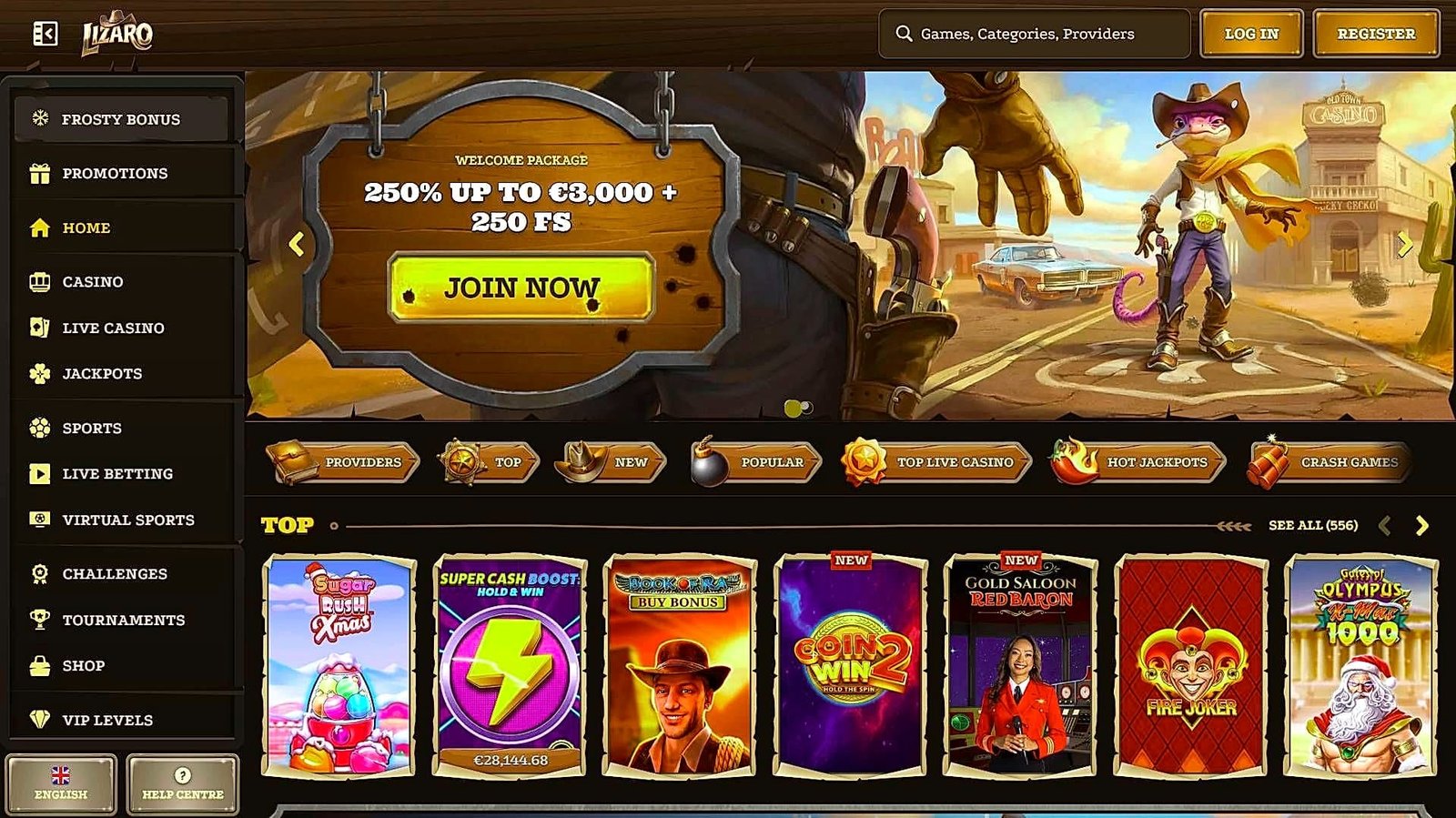Click the right arrow on the banner carousel
Viewport: 1456px width, 818px height.
1404,244
